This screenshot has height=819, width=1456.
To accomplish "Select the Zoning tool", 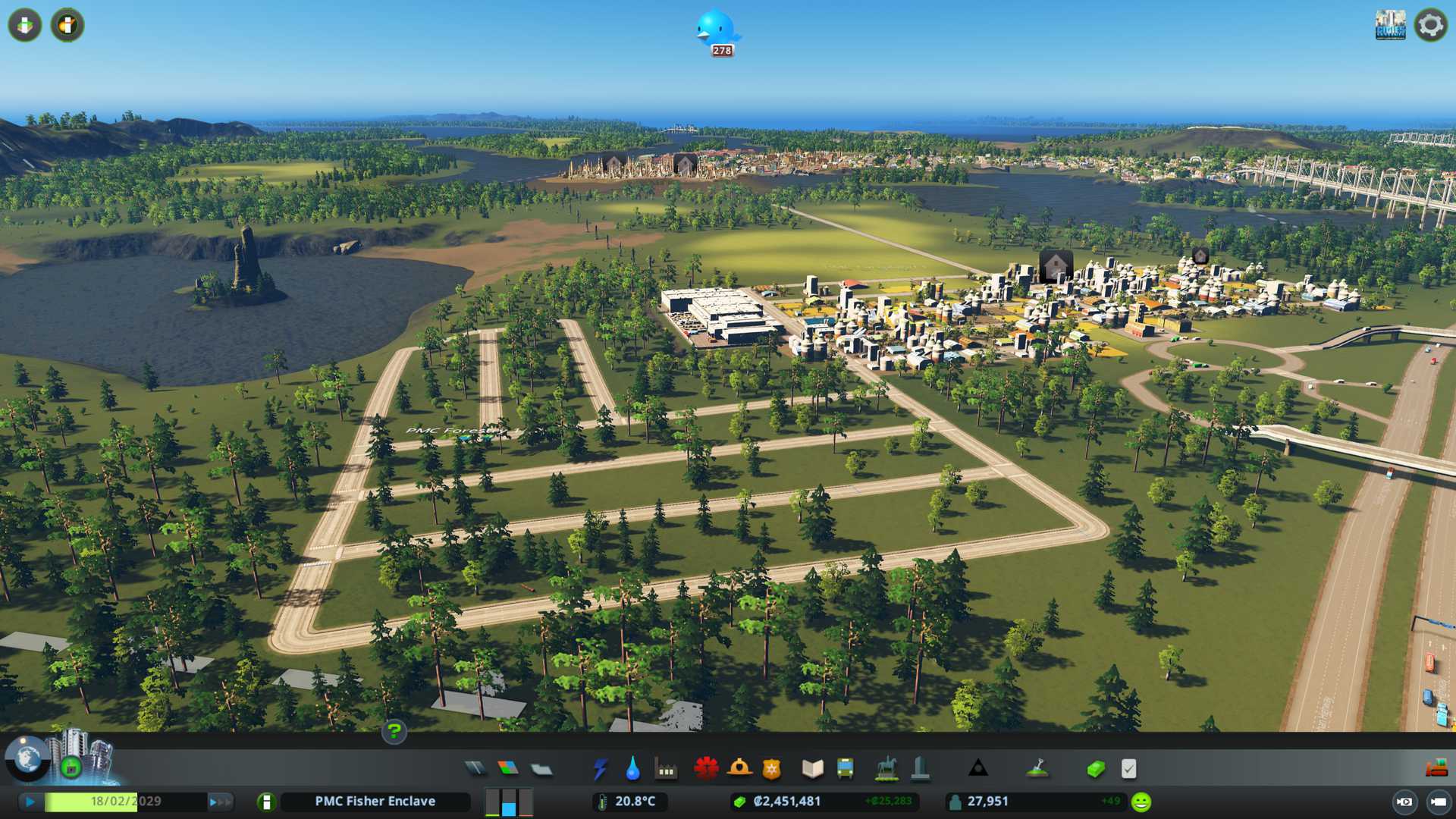I will pyautogui.click(x=508, y=769).
